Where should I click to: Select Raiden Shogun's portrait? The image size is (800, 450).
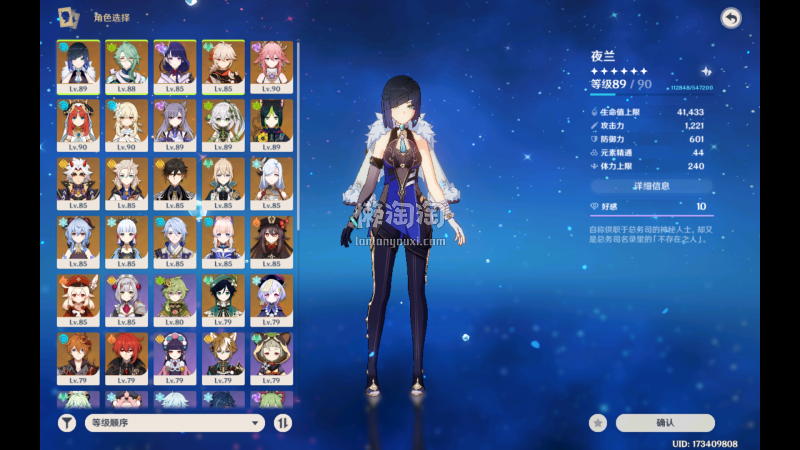pos(174,66)
